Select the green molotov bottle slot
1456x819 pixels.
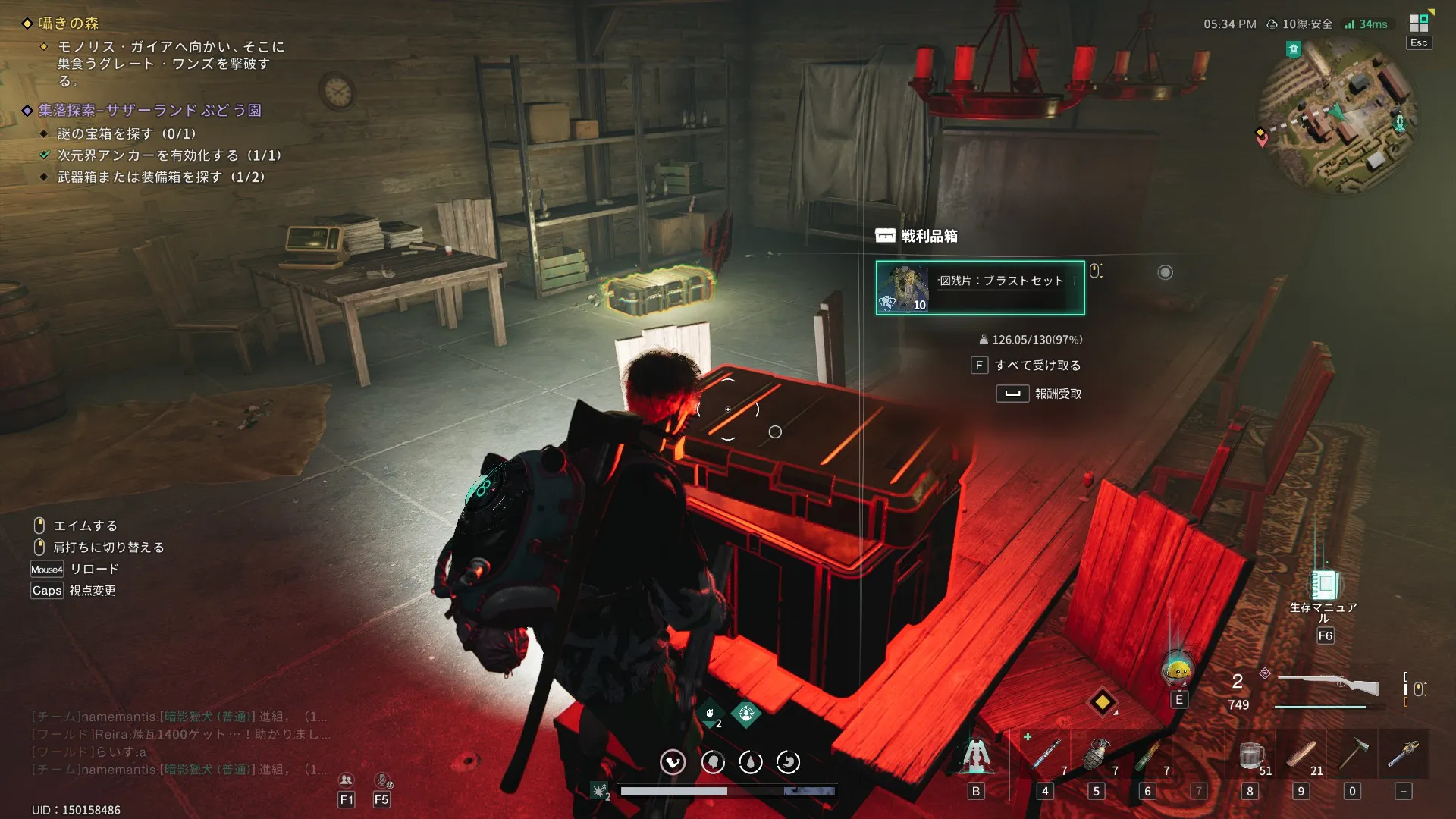(1147, 755)
